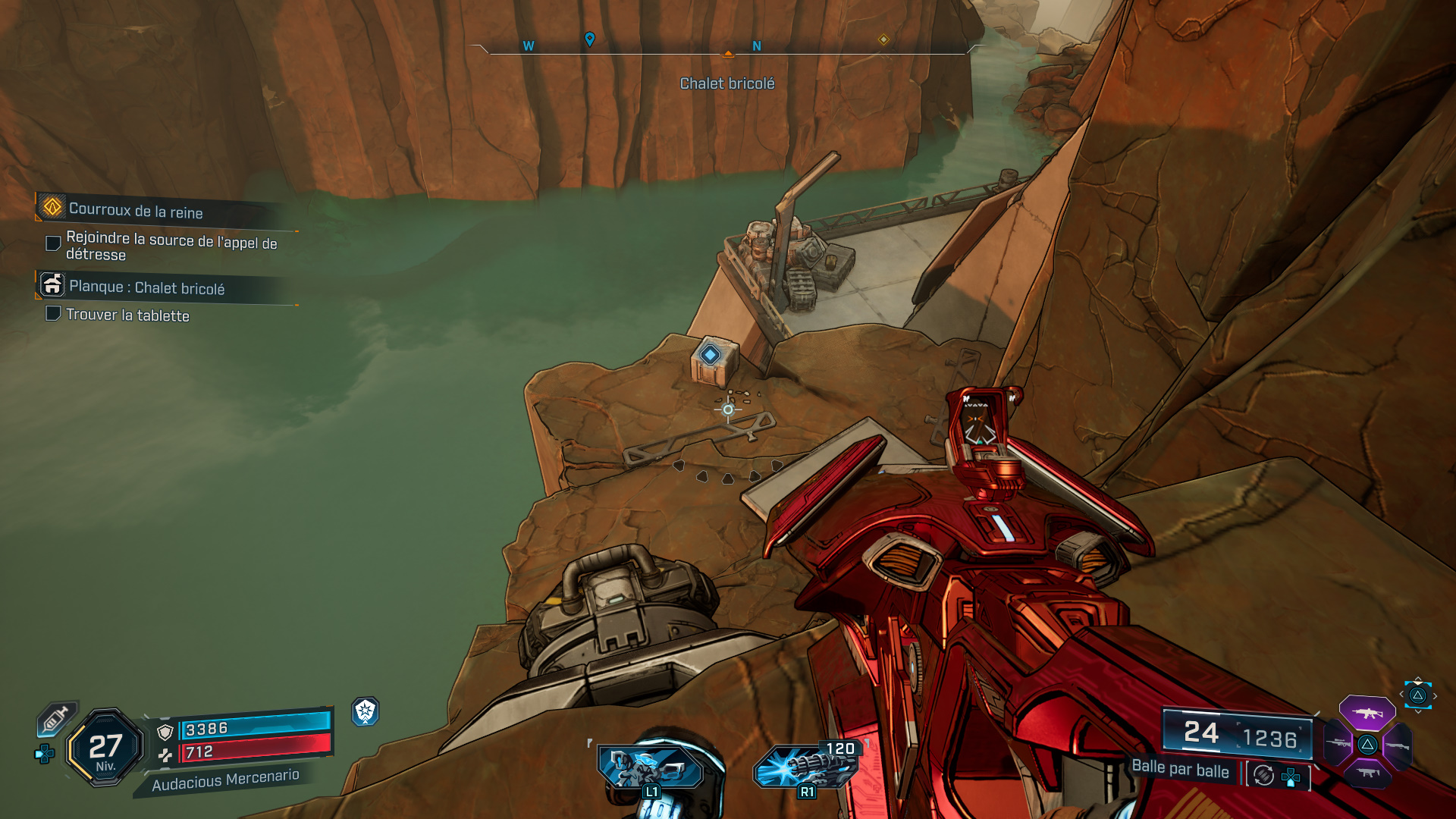Screen dimensions: 1456x819
Task: Select the SMG in the weapon wheel
Action: (1369, 774)
